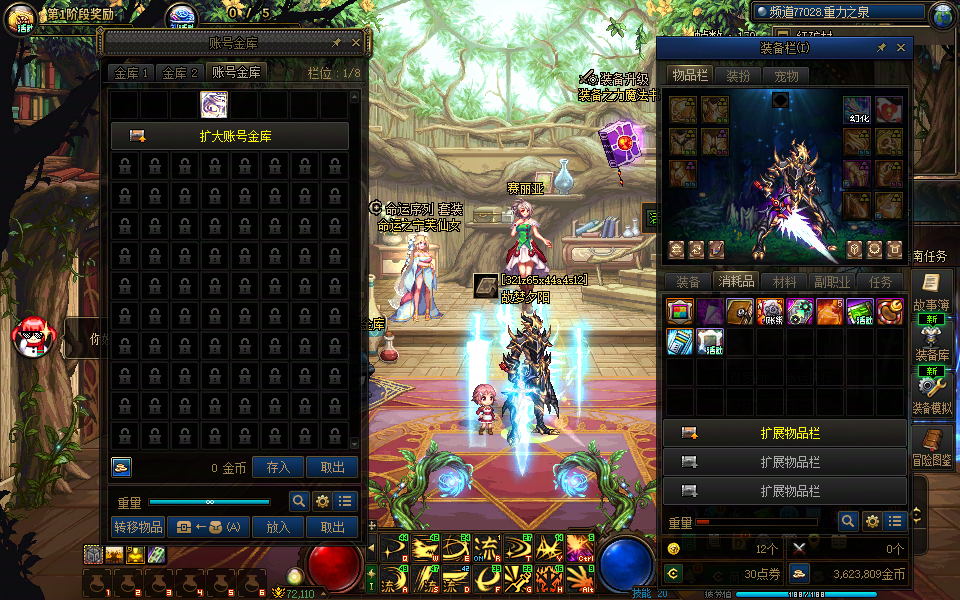Show the 任务 quest items category
The height and width of the screenshot is (600, 960).
click(881, 282)
